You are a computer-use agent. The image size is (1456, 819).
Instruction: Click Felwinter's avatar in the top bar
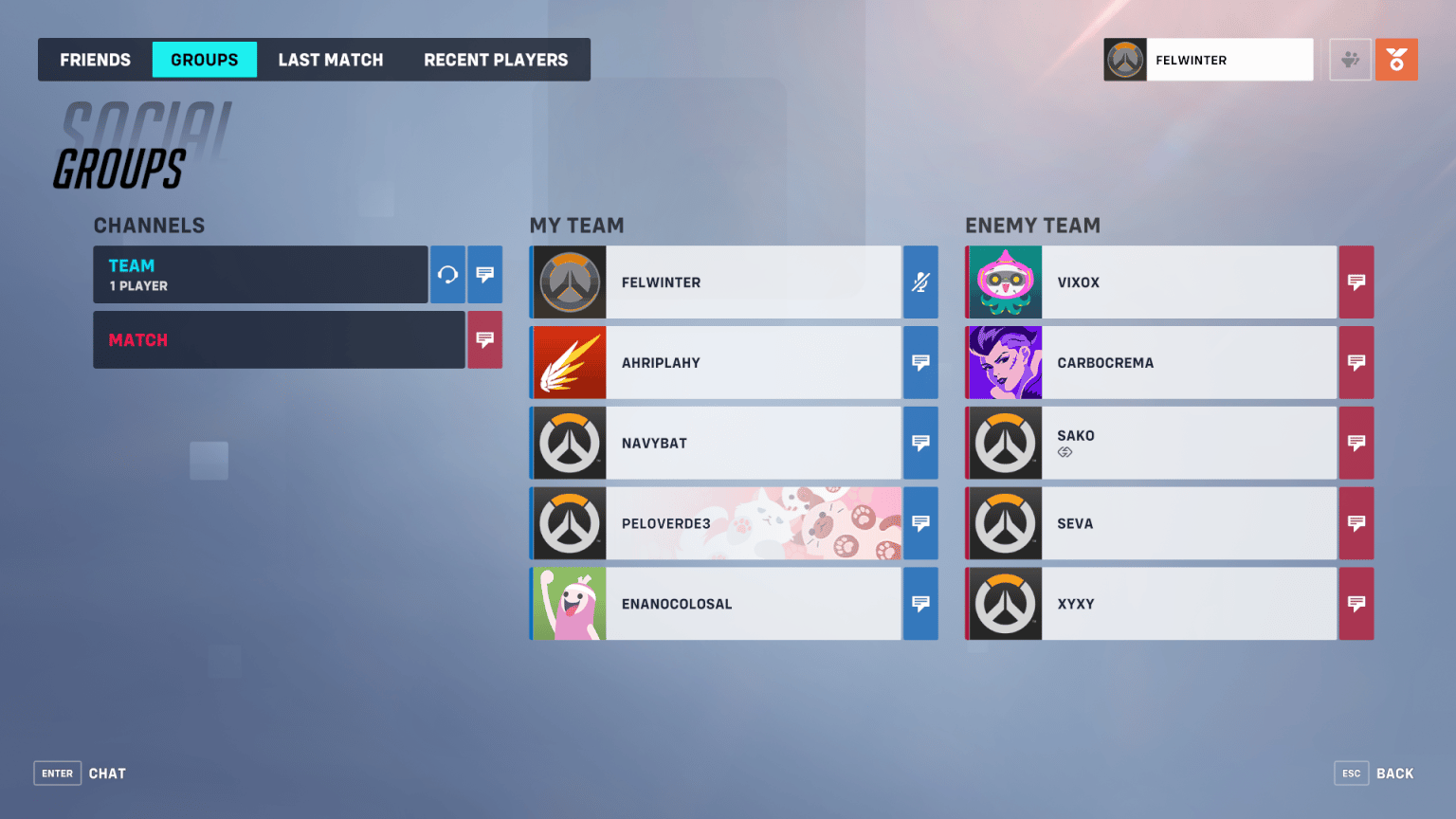pyautogui.click(x=1124, y=59)
